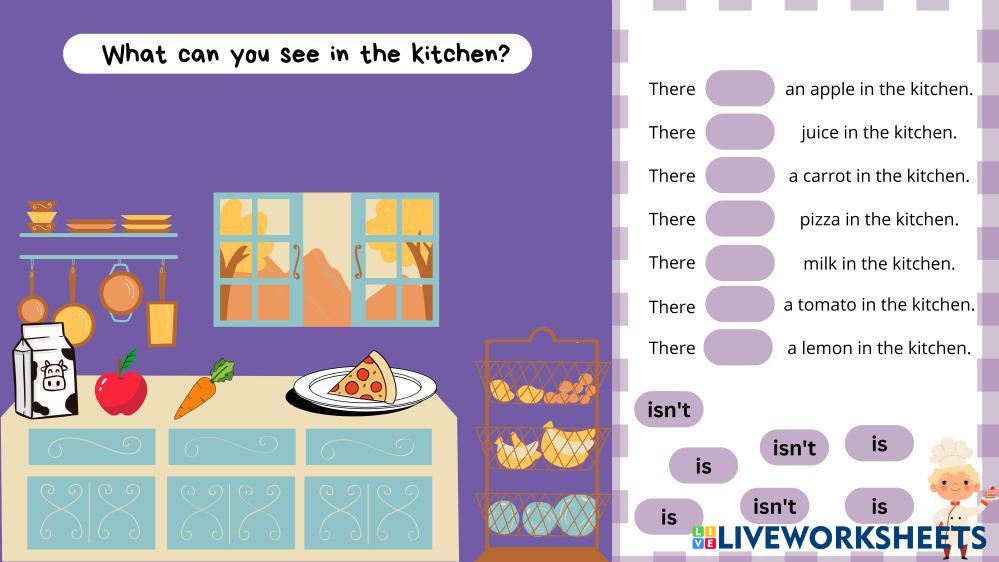The width and height of the screenshot is (999, 562).
Task: Select the empty slot in the tomato sentence
Action: coord(740,304)
